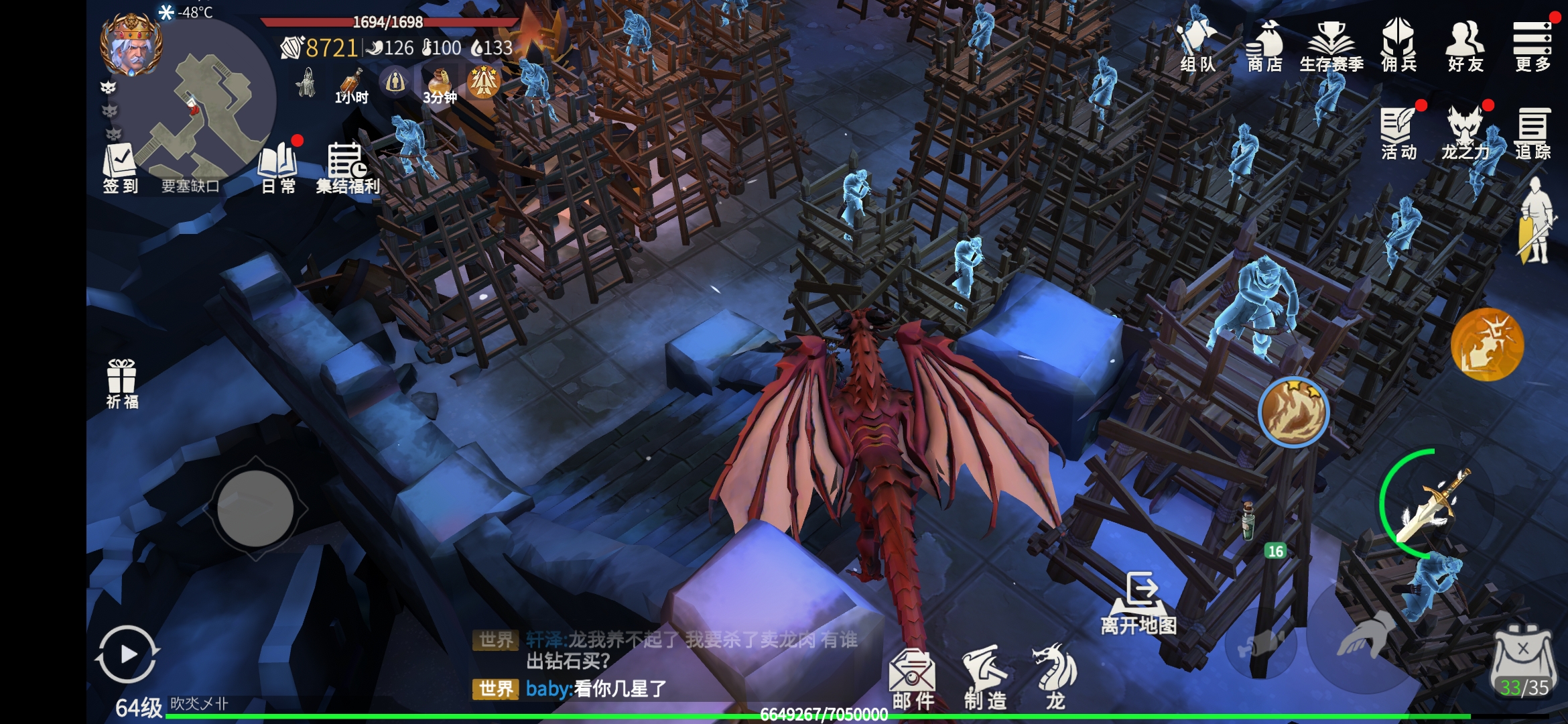Image resolution: width=1568 pixels, height=724 pixels.
Task: Open the 商店 shop
Action: (x=1264, y=46)
